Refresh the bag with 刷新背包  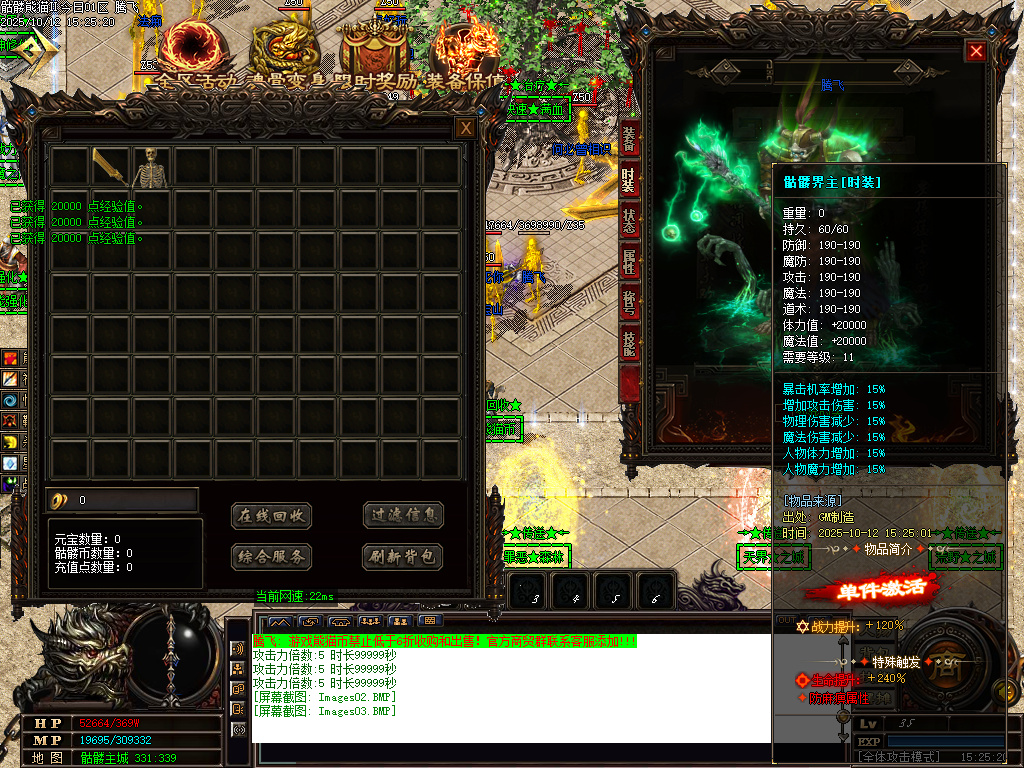click(403, 557)
